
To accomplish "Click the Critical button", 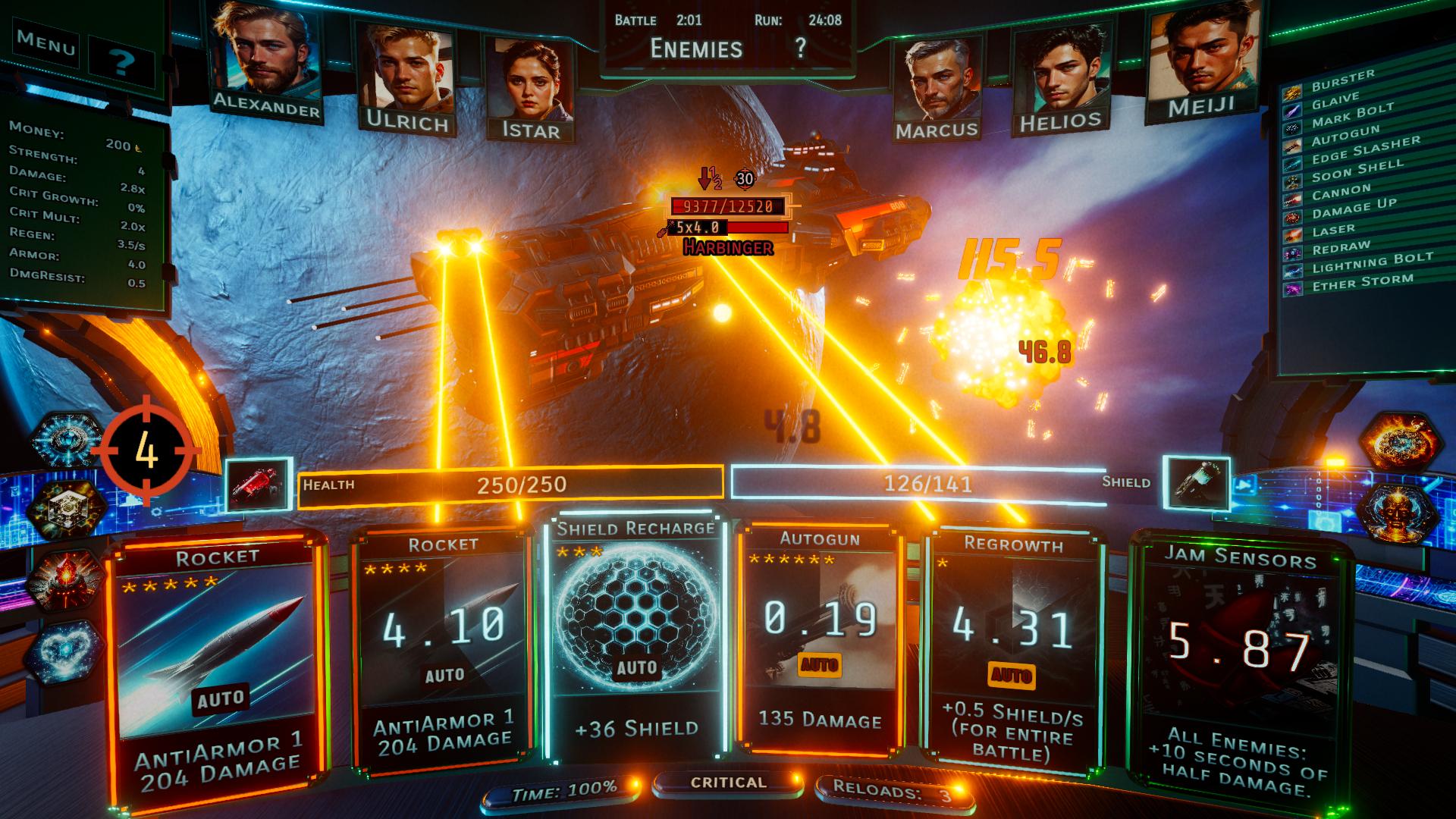I will [728, 783].
